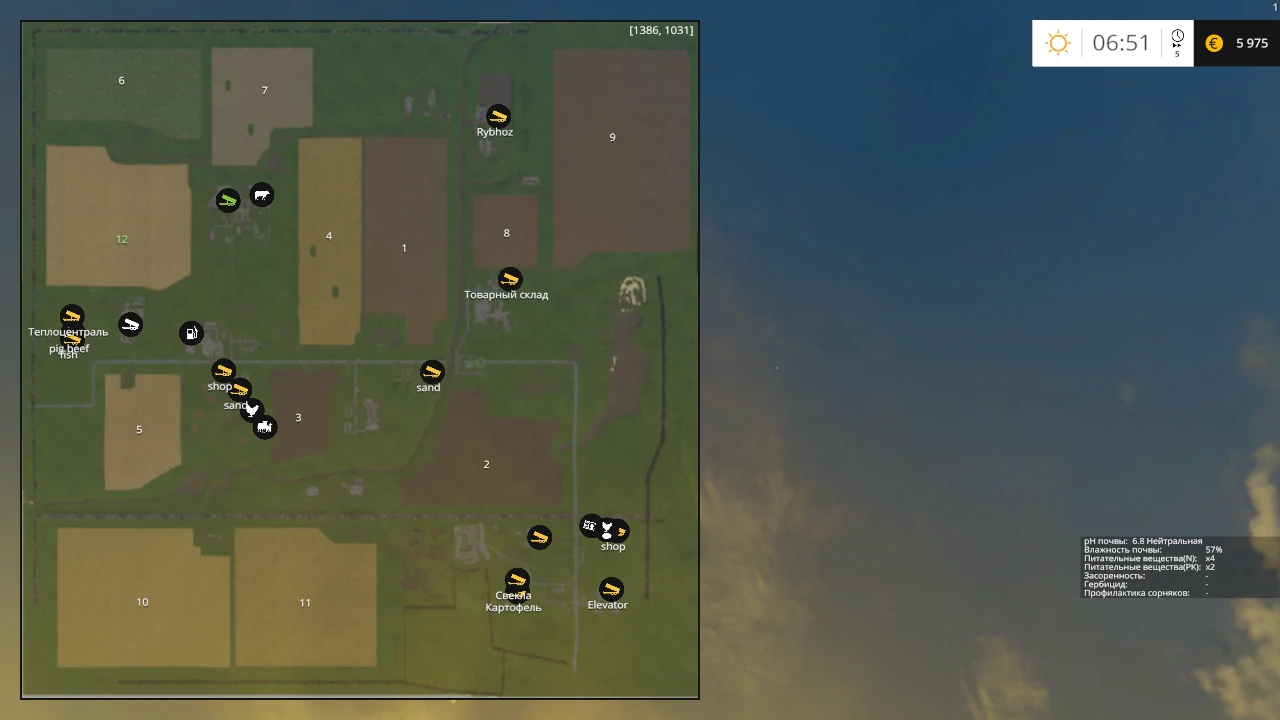Select the Свекла Картофель sell point icon
Viewport: 1280px width, 720px height.
coord(516,580)
